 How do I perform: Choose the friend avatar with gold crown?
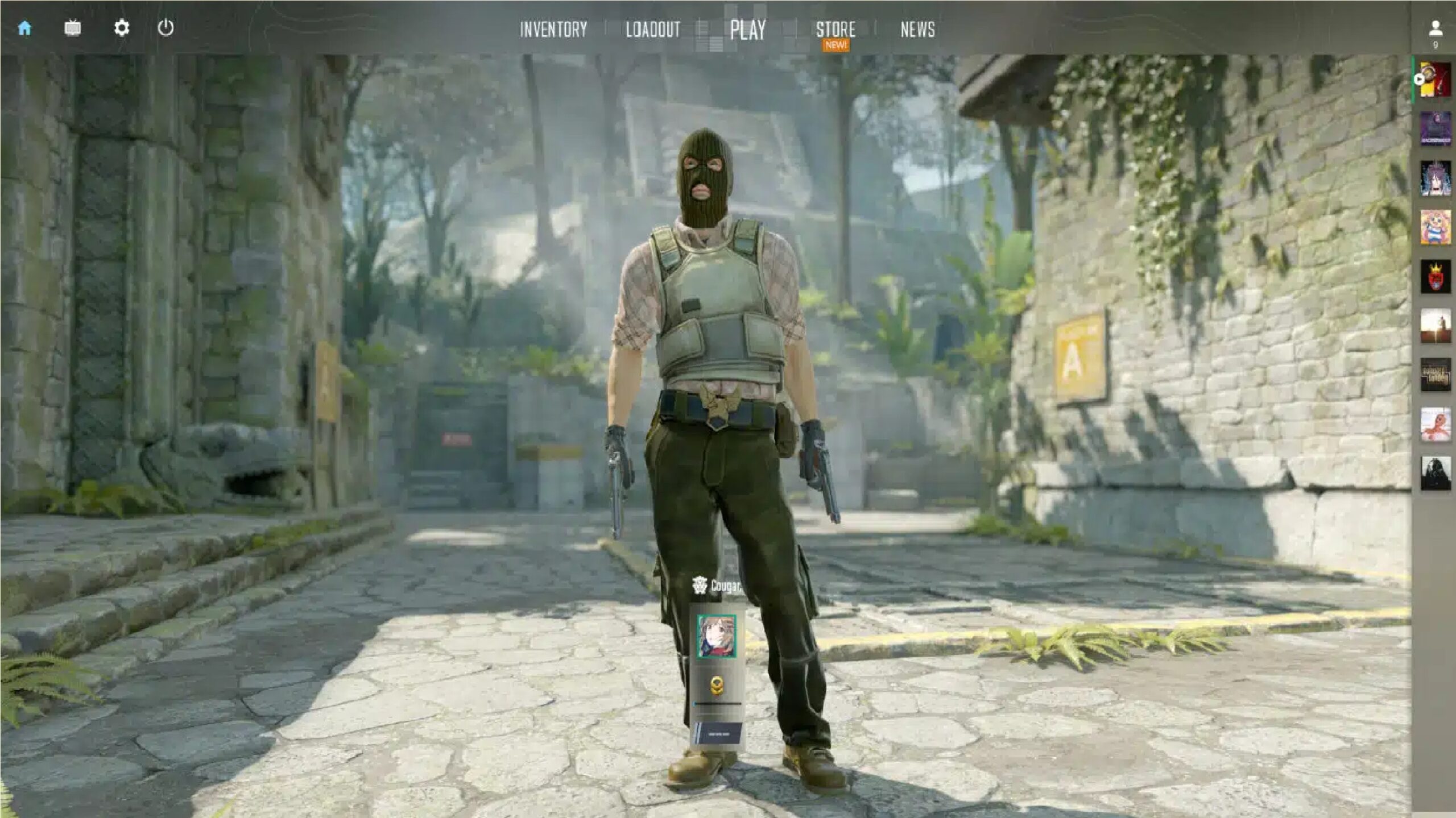(x=1435, y=277)
